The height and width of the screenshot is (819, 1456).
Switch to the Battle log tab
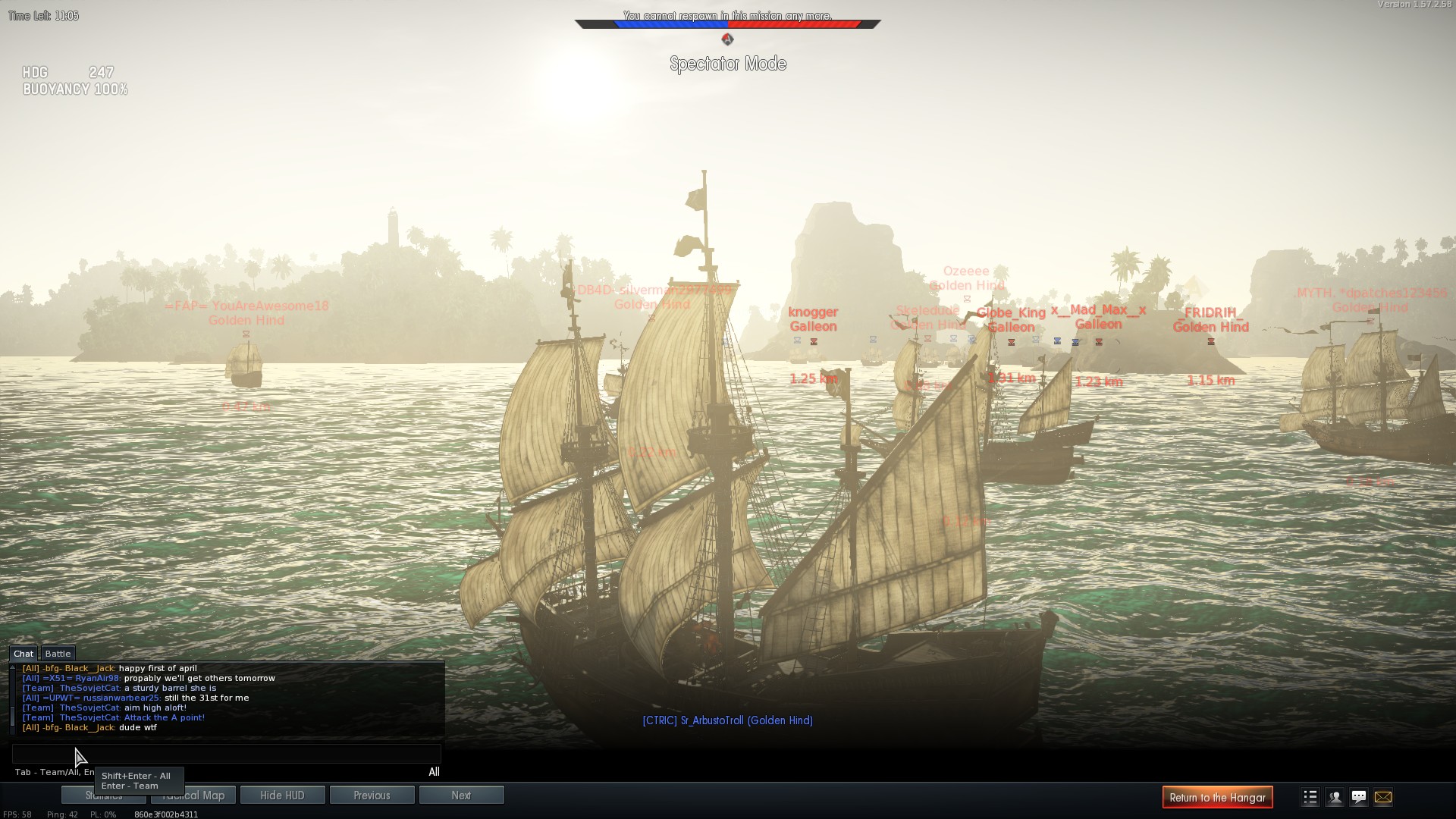click(58, 654)
